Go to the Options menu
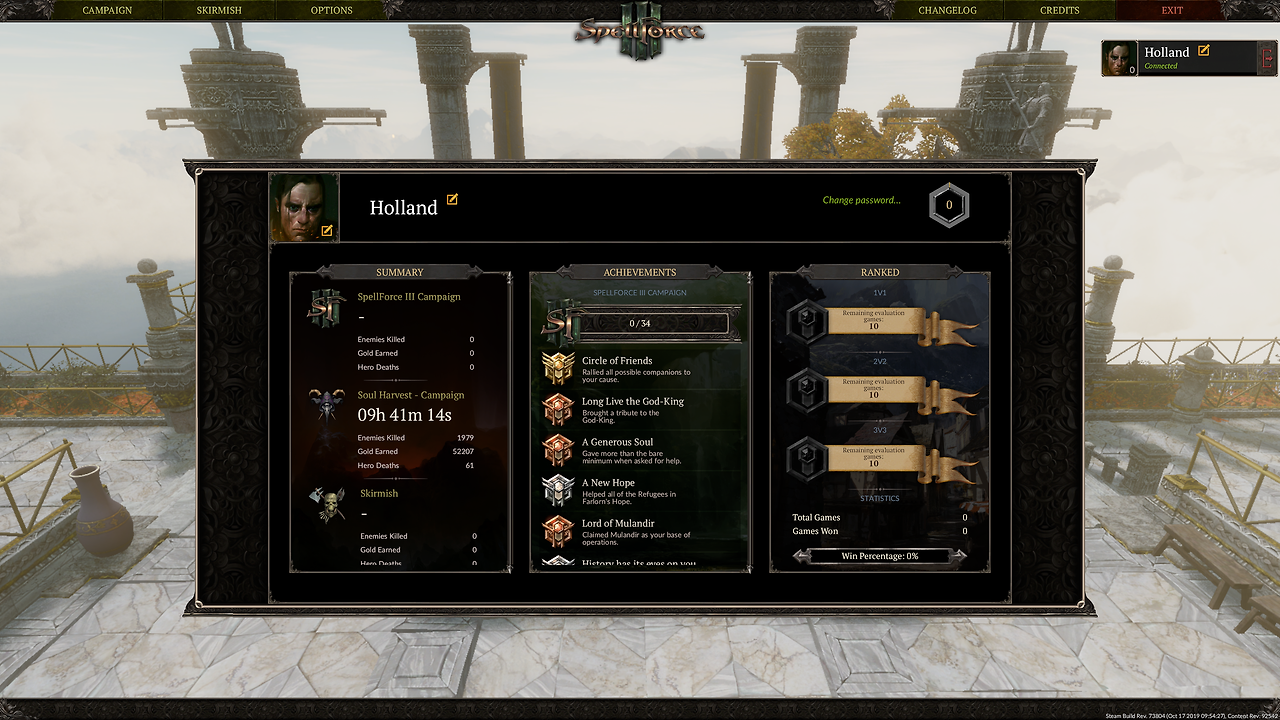 (x=331, y=10)
